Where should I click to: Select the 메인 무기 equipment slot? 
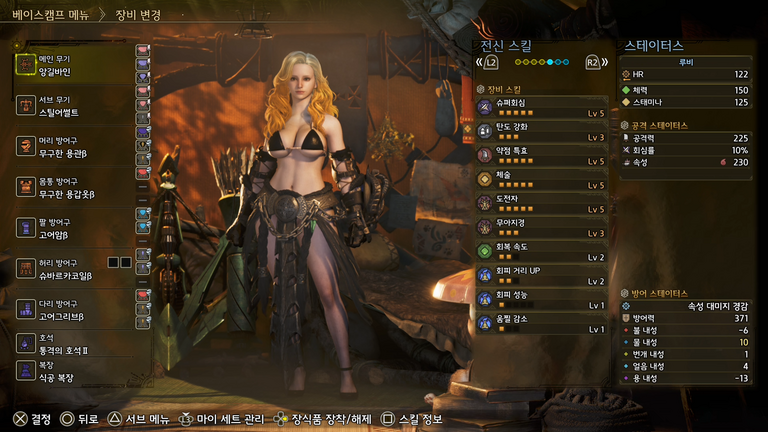(70, 66)
